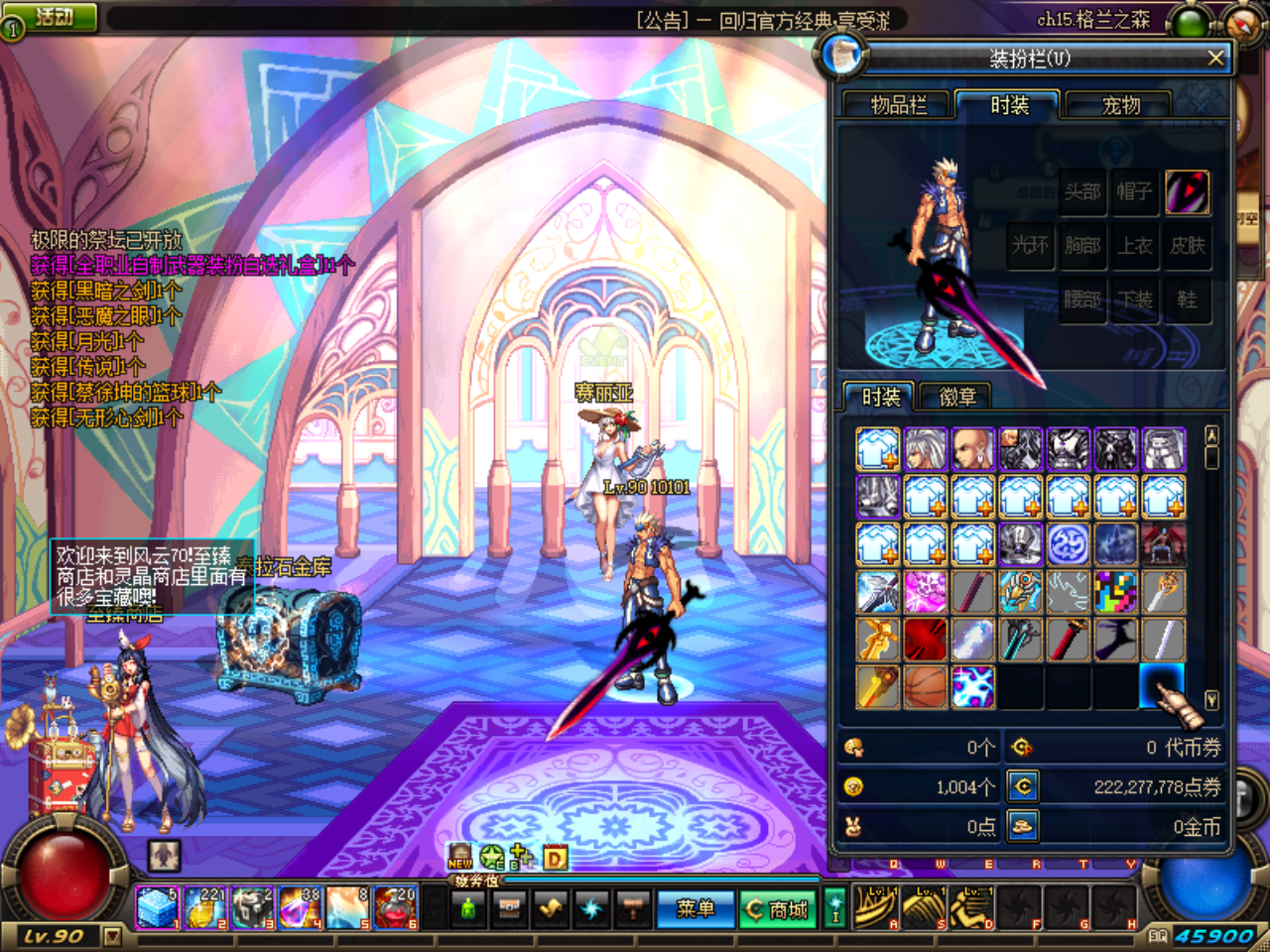The image size is (1270, 952).
Task: Toggle the 帽子 hat slot filter
Action: click(x=1135, y=192)
